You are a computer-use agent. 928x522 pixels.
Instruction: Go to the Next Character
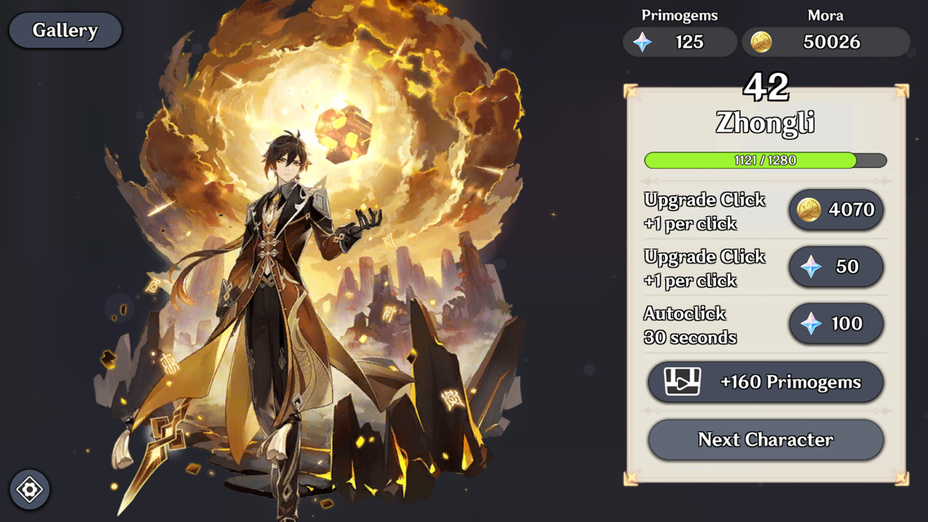tap(765, 439)
